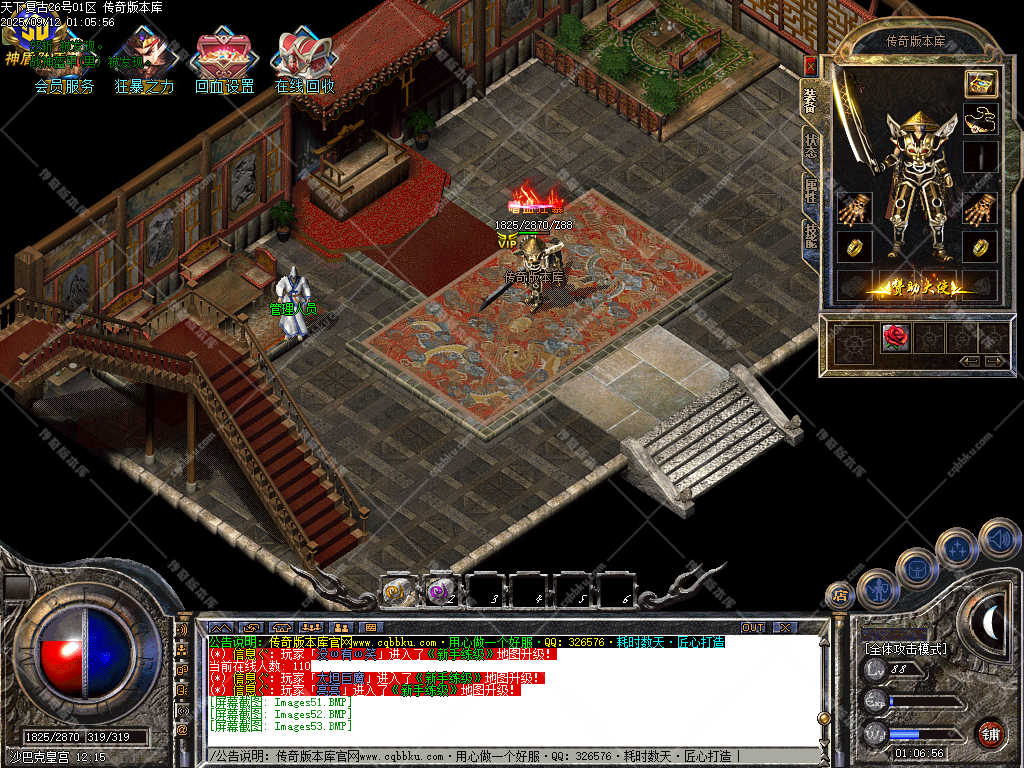Toggle the speaker sound button
The image size is (1024, 768).
(998, 538)
